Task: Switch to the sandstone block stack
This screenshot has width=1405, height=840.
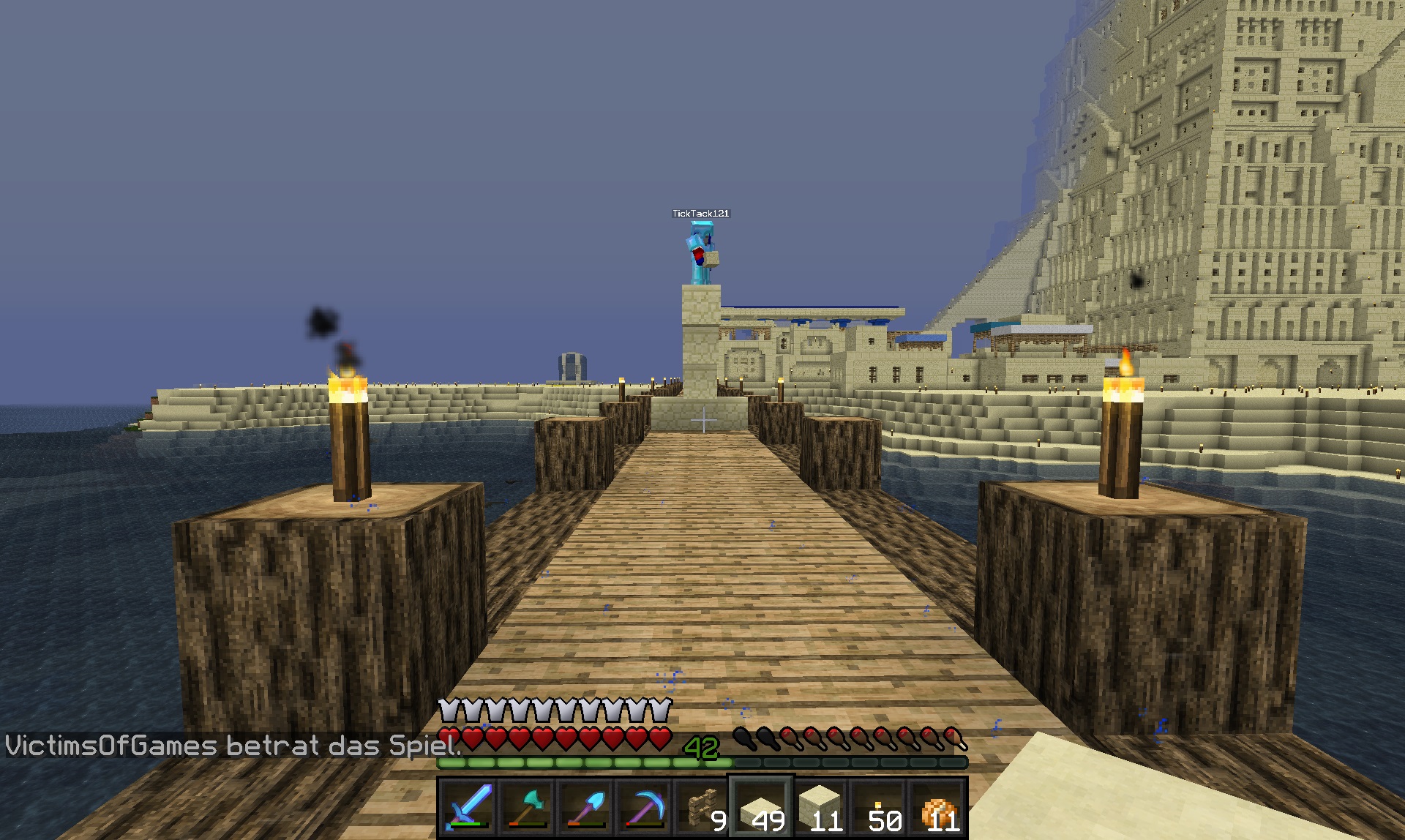Action: coord(820,807)
